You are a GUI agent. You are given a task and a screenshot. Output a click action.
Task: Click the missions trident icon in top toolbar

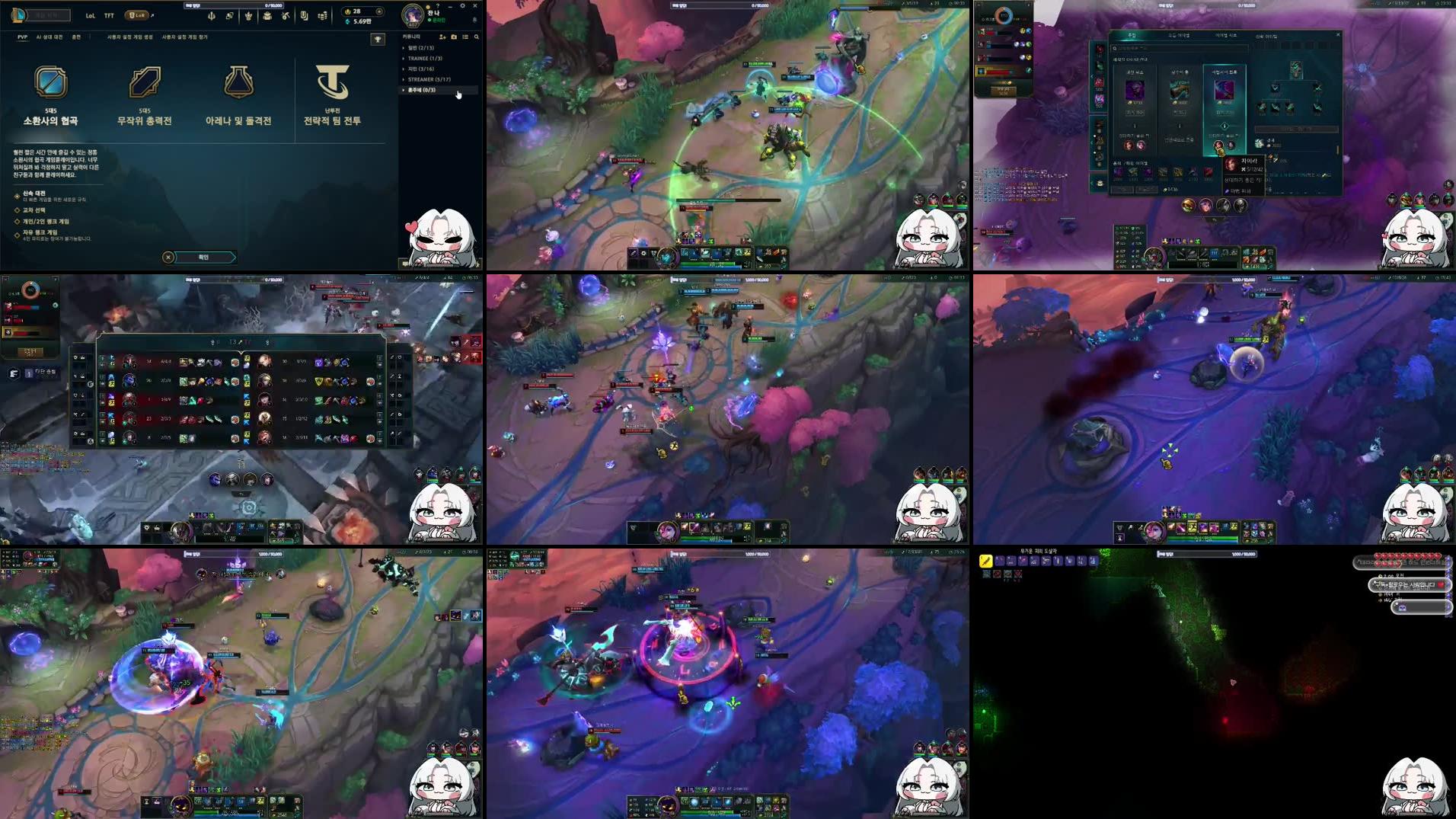tap(212, 15)
